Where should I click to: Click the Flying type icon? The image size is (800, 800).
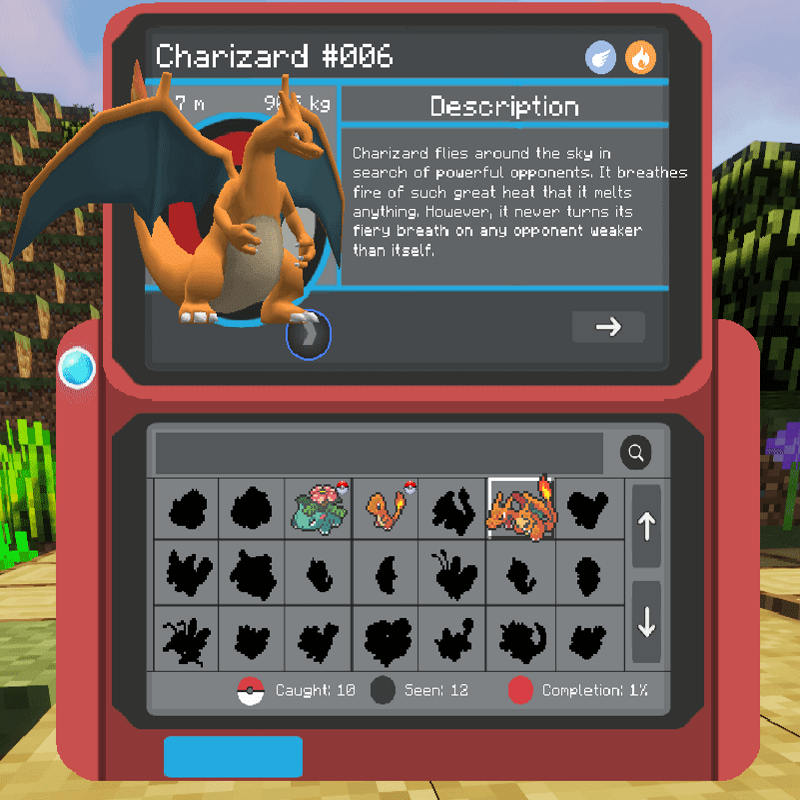tap(601, 57)
